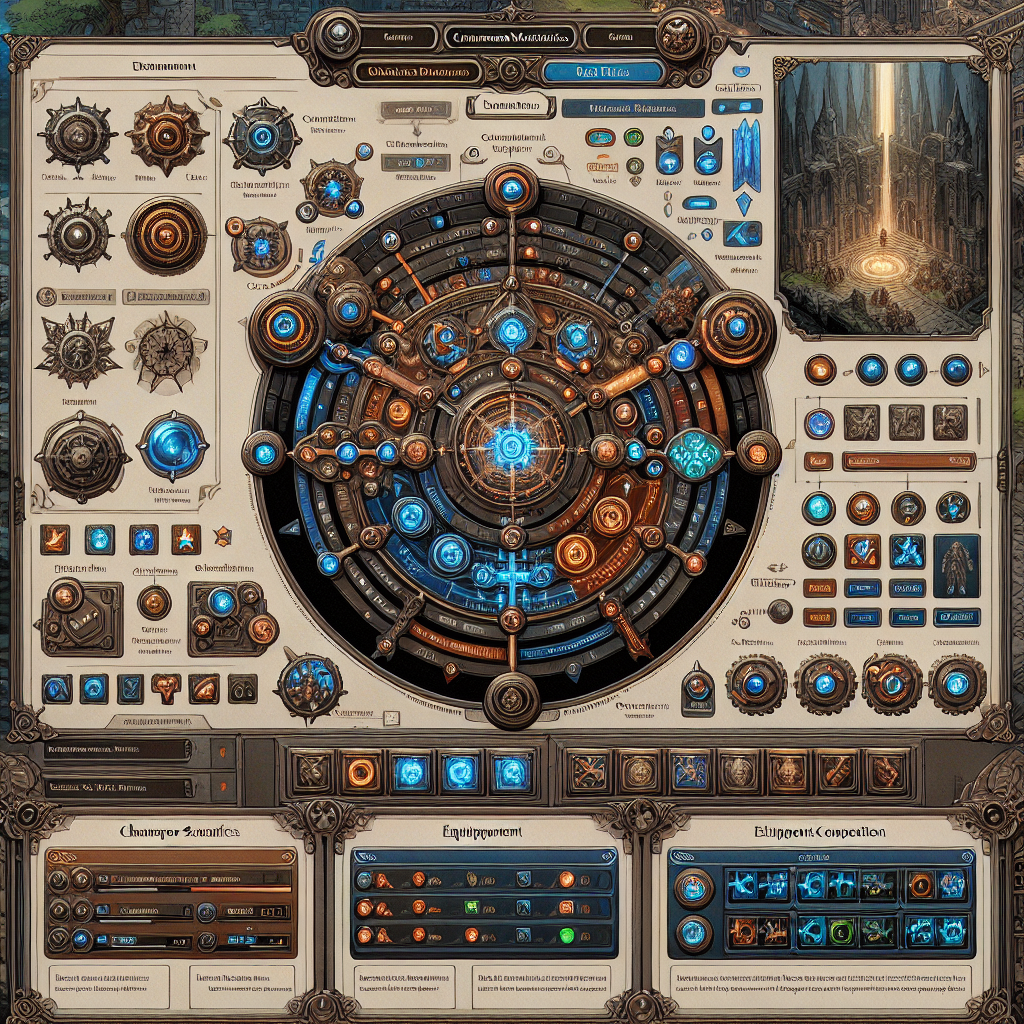Choose the copper heart-shaped icon
This screenshot has height=1024, width=1024.
pos(166,687)
